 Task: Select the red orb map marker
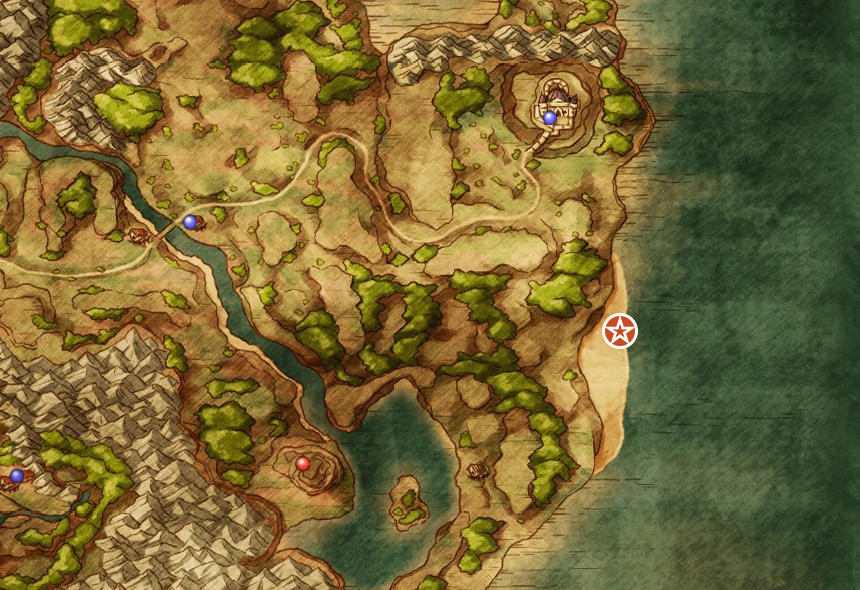[303, 464]
